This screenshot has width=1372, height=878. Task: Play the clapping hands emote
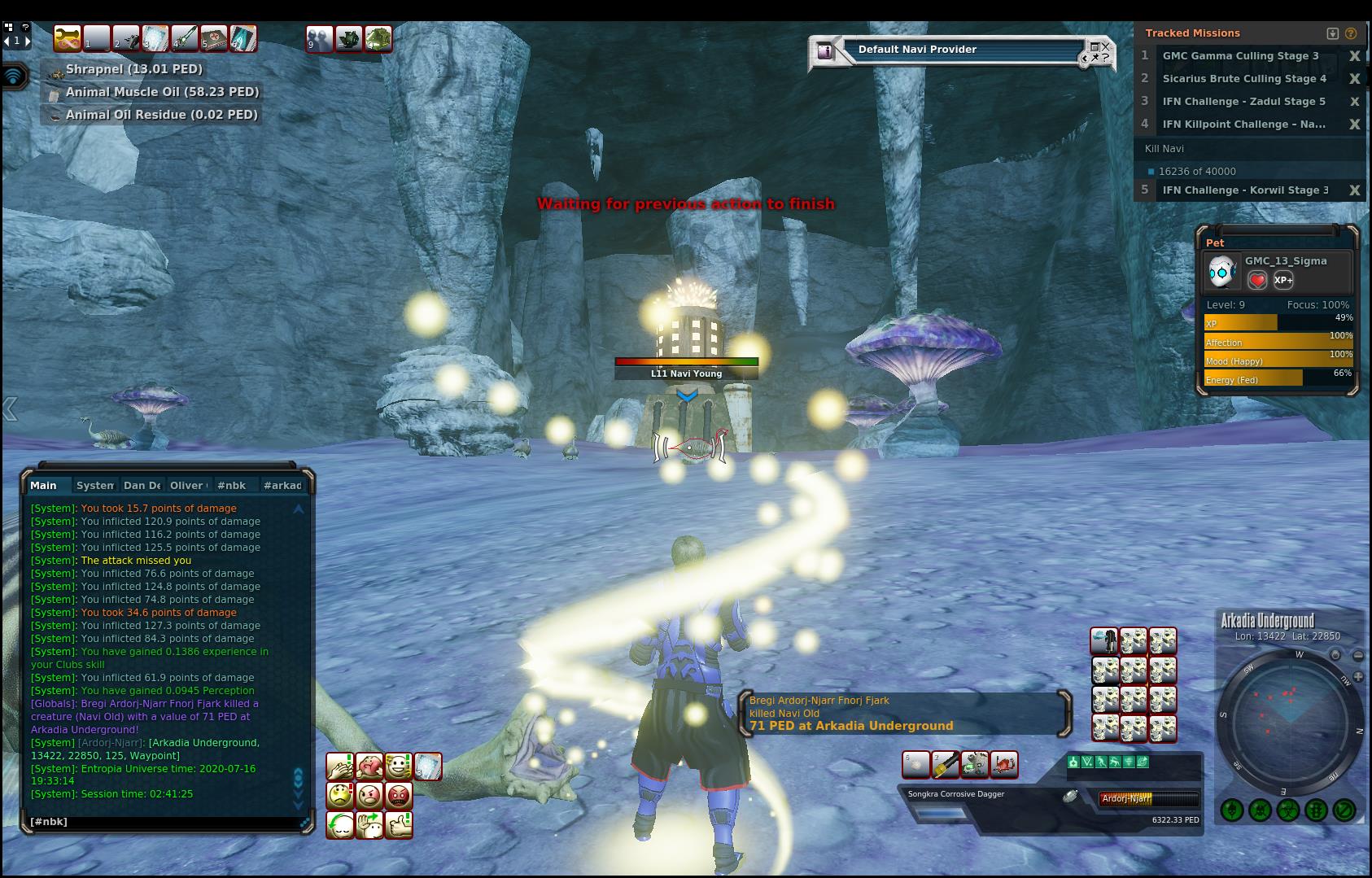(x=339, y=767)
